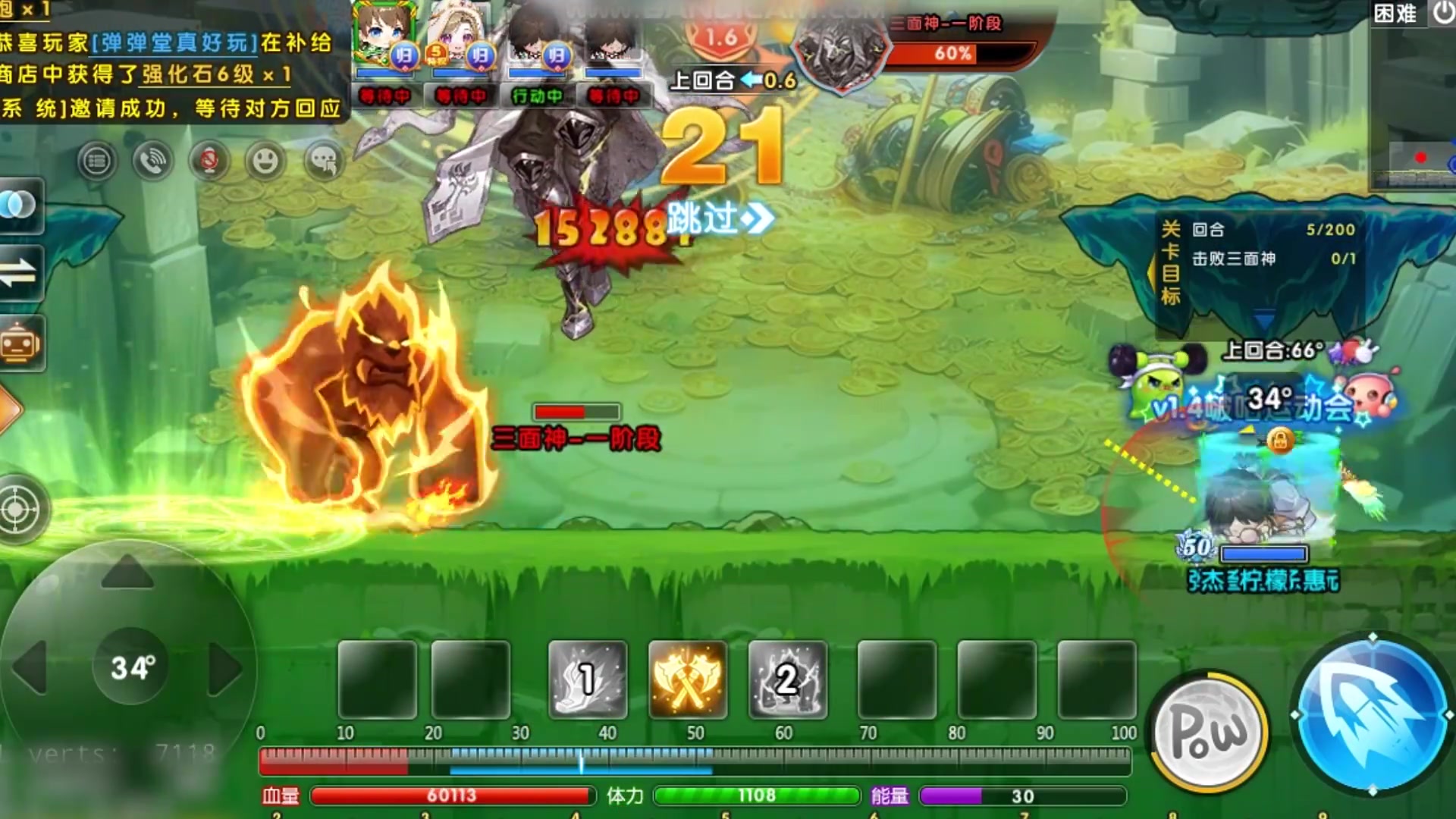Click the swap arrows side button
The image size is (1456, 819).
point(19,272)
